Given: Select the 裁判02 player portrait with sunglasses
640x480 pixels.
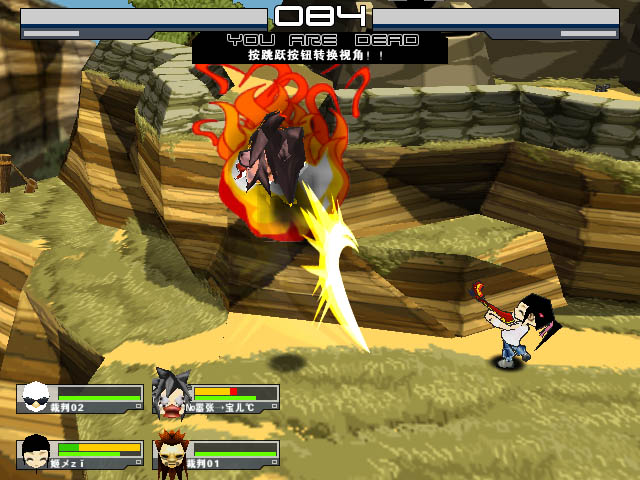Looking at the screenshot, I should 35,396.
